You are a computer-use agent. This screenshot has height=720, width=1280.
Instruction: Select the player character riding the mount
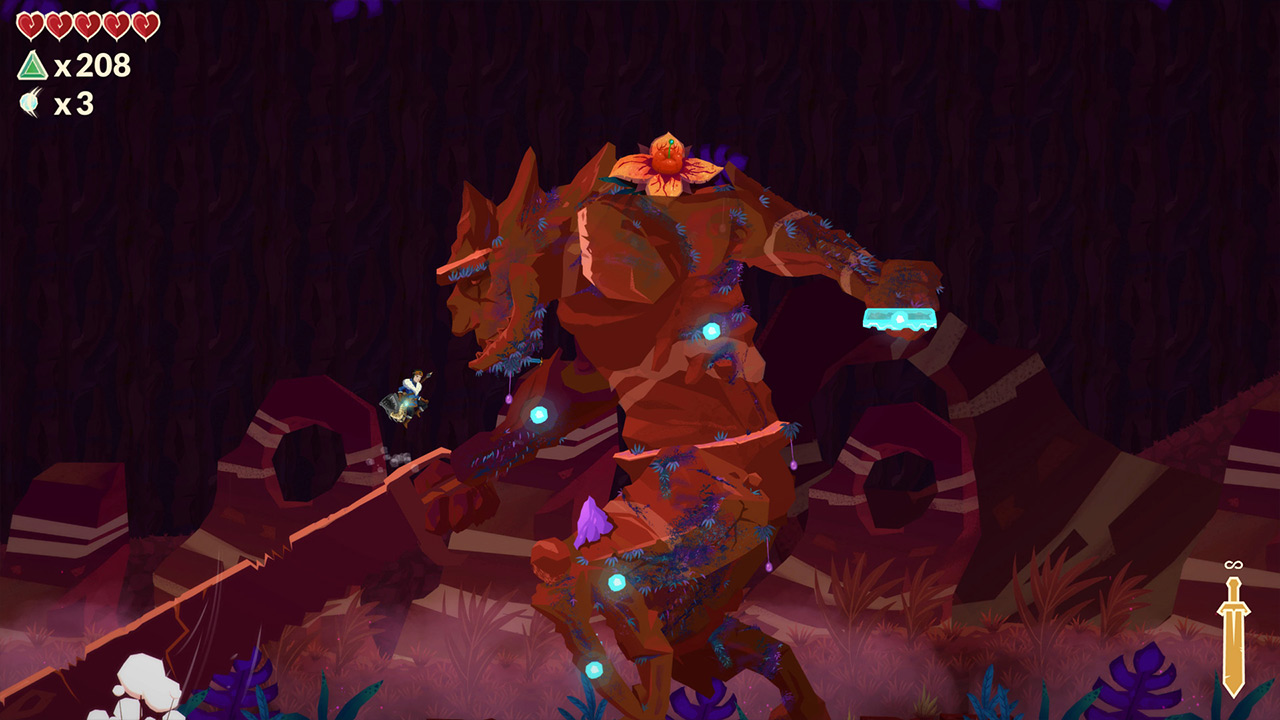coord(410,390)
